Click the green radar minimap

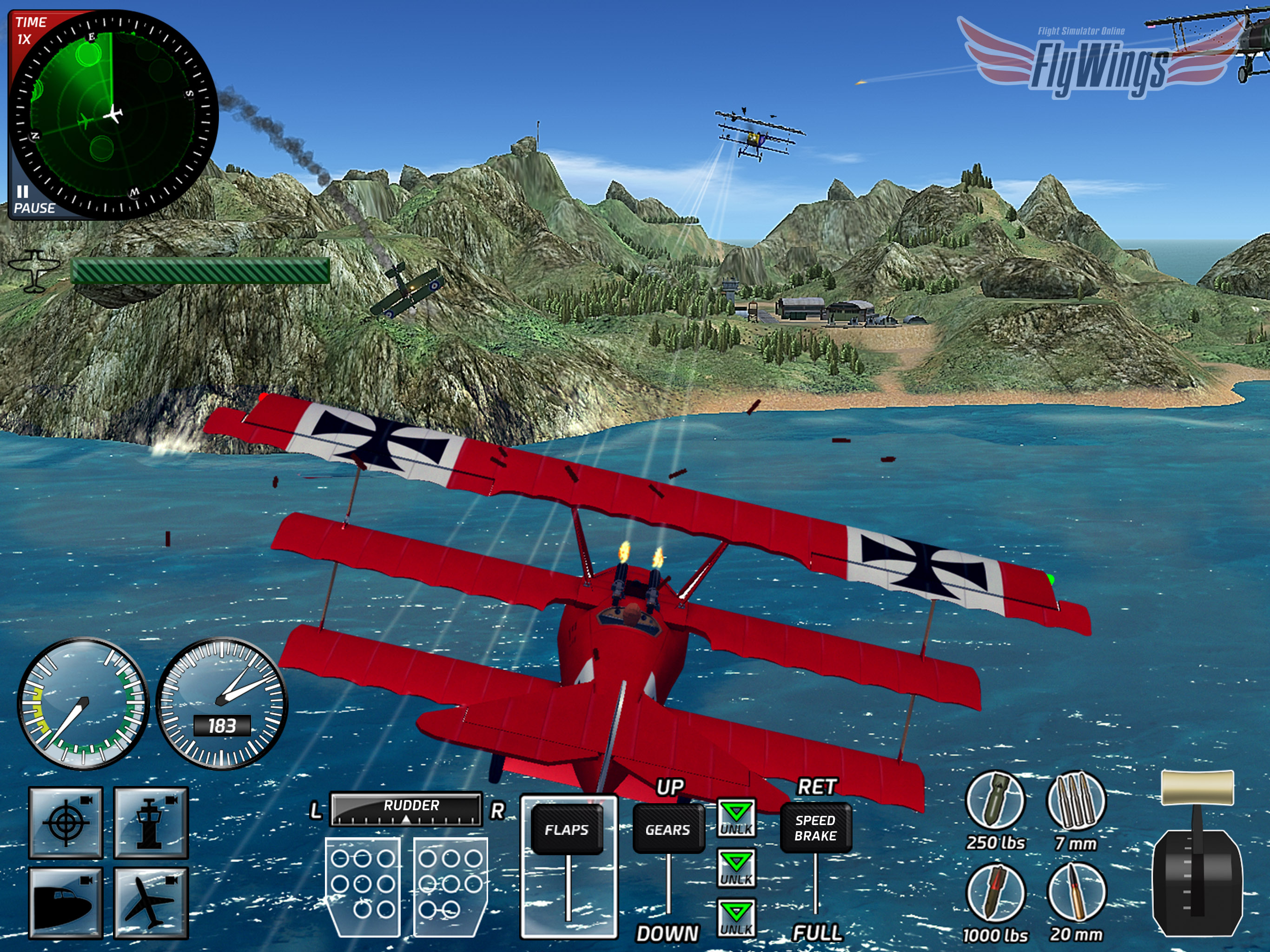click(x=113, y=114)
